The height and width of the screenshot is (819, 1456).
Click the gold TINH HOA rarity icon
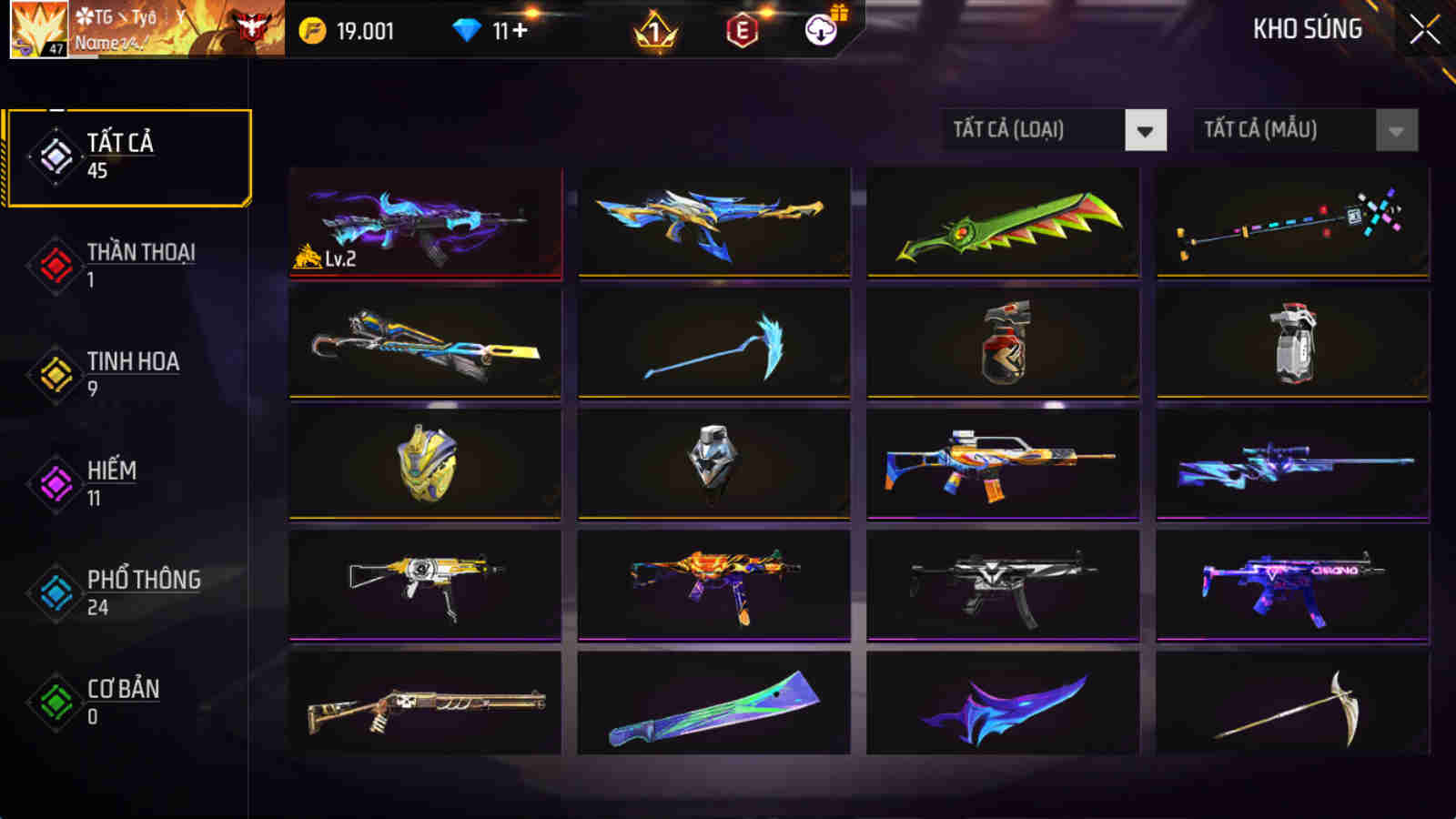(x=55, y=373)
